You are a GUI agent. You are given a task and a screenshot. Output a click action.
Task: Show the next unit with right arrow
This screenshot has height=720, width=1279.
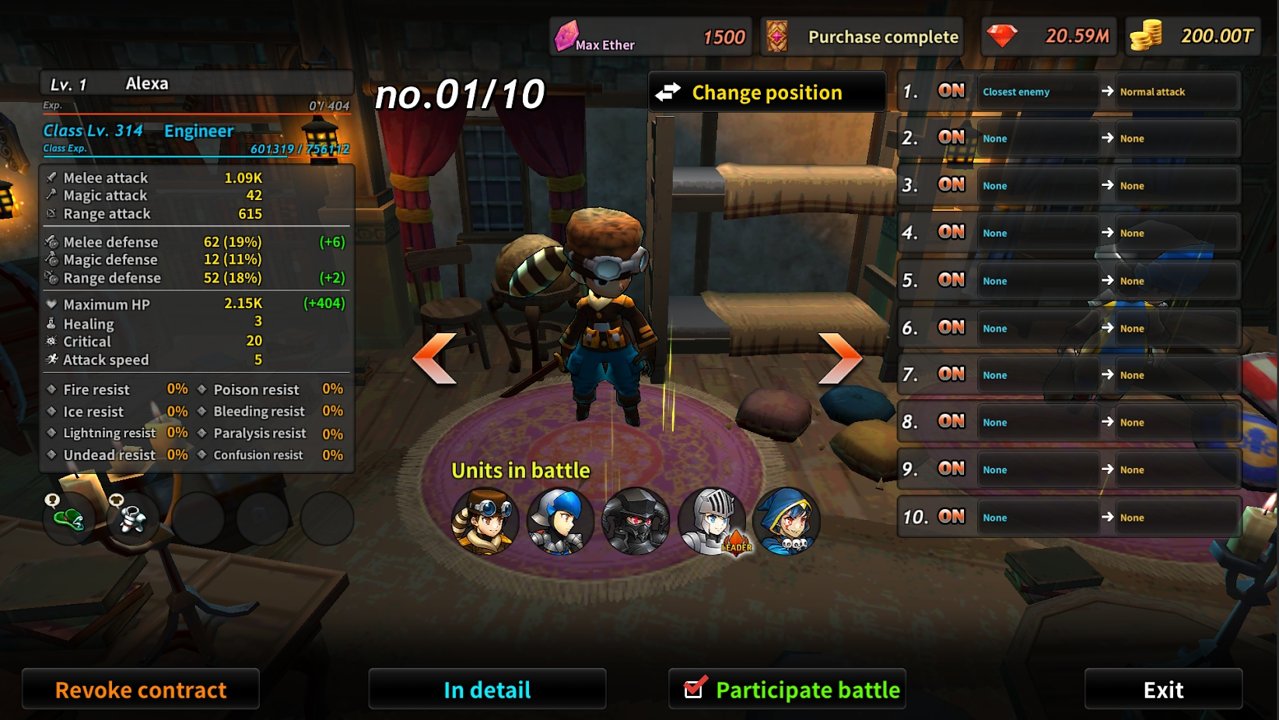839,358
